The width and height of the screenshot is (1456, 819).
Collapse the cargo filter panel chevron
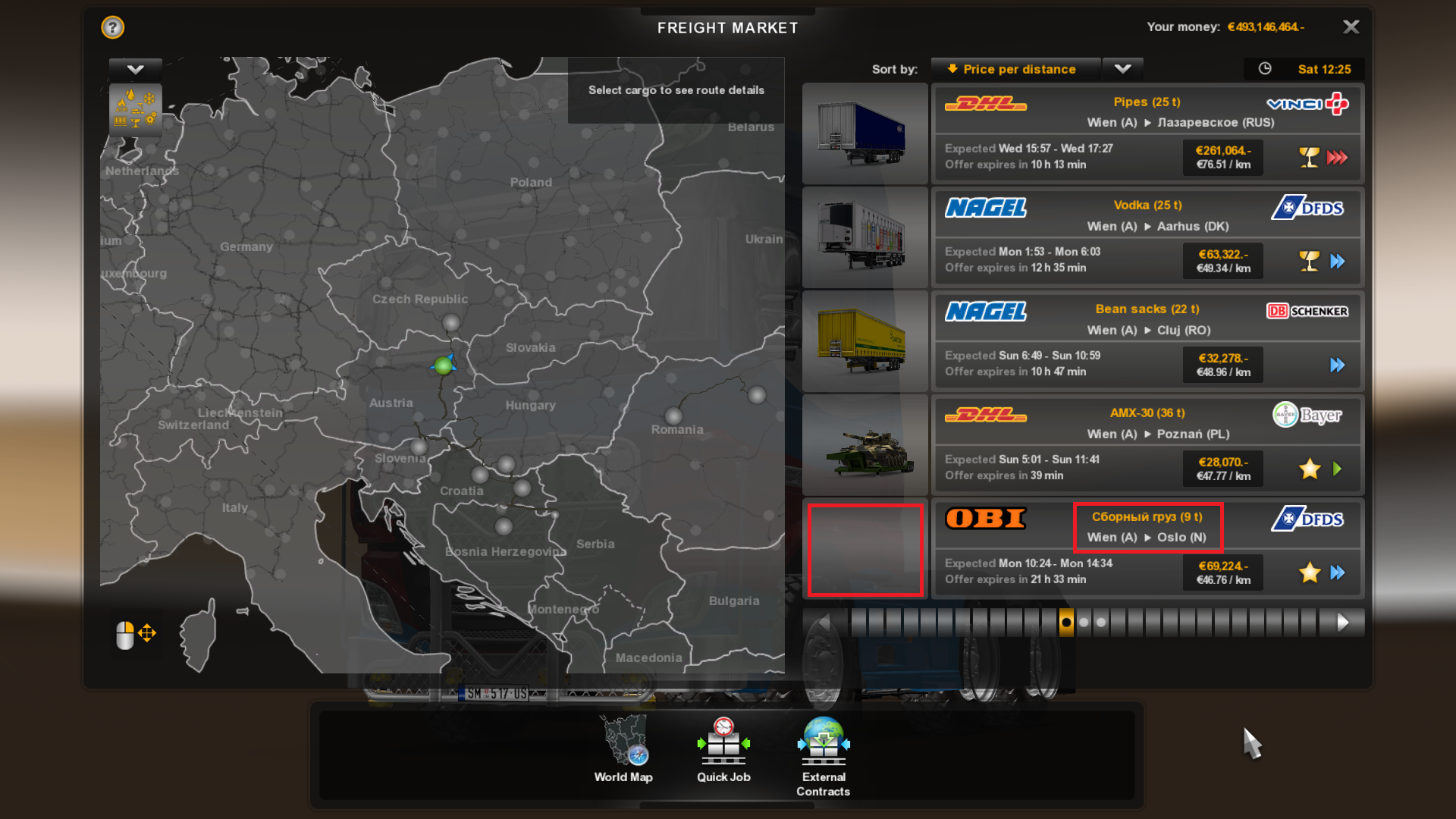pyautogui.click(x=135, y=69)
